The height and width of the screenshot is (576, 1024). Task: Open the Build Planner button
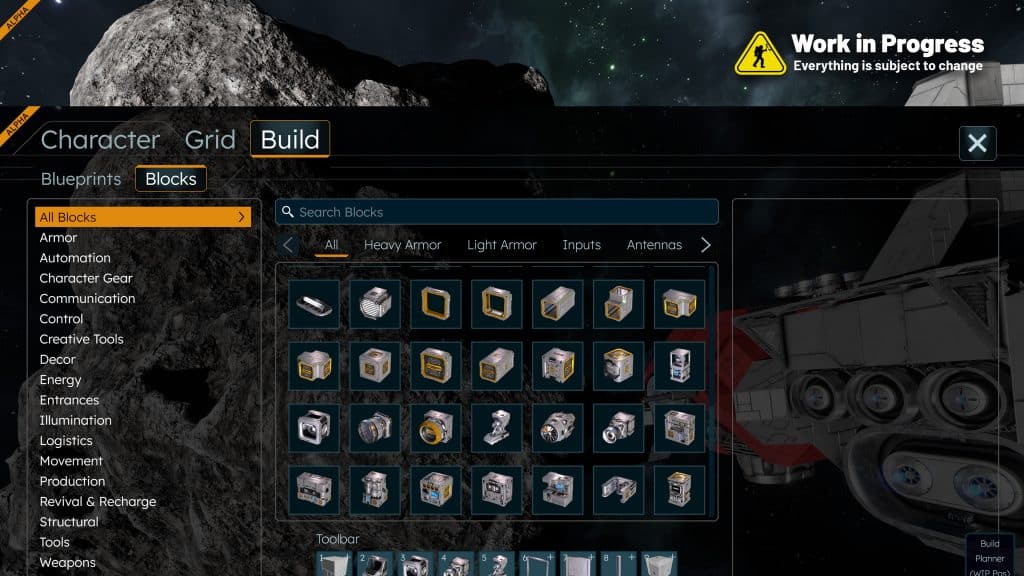(x=989, y=556)
